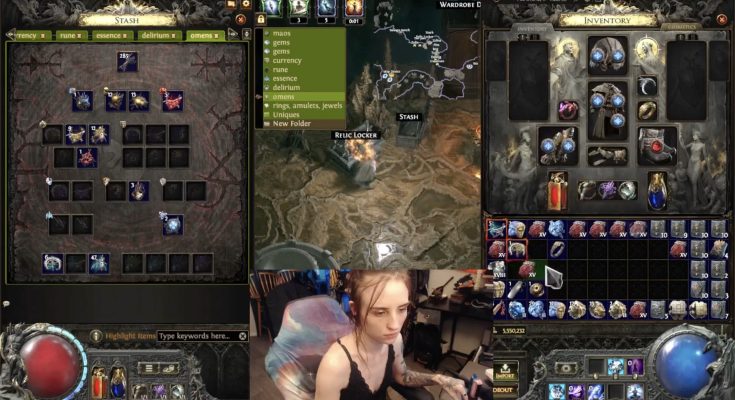Select the equipped helmet slot
Image resolution: width=735 pixels, height=400 pixels.
[608, 53]
